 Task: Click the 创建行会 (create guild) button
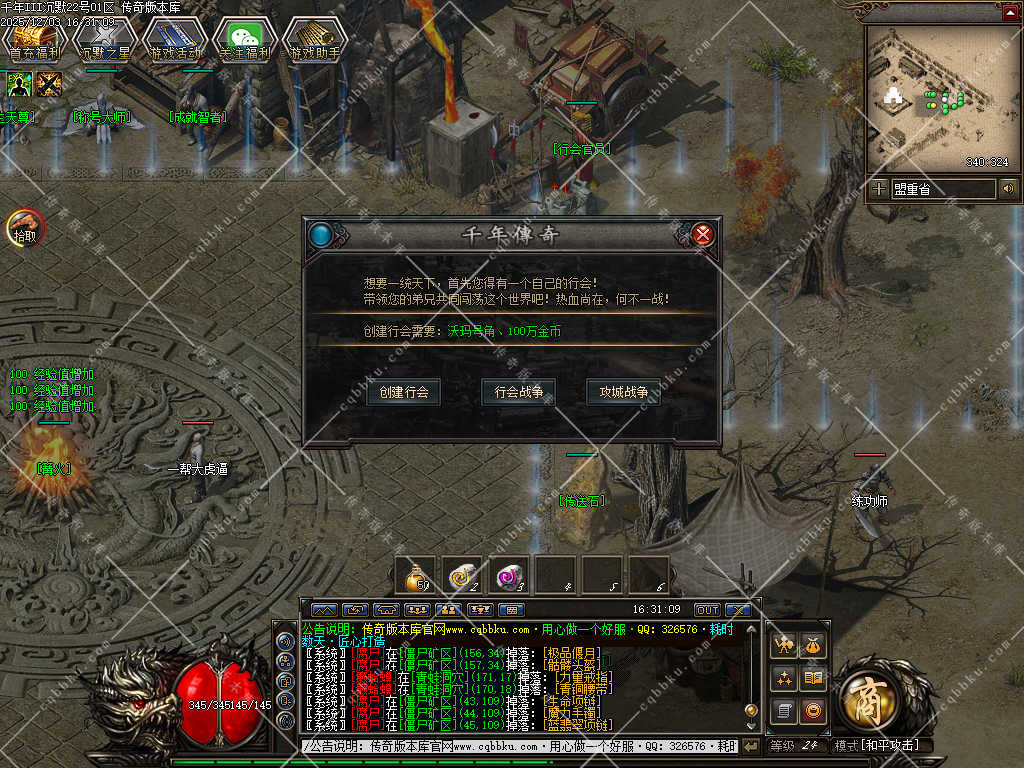(404, 392)
